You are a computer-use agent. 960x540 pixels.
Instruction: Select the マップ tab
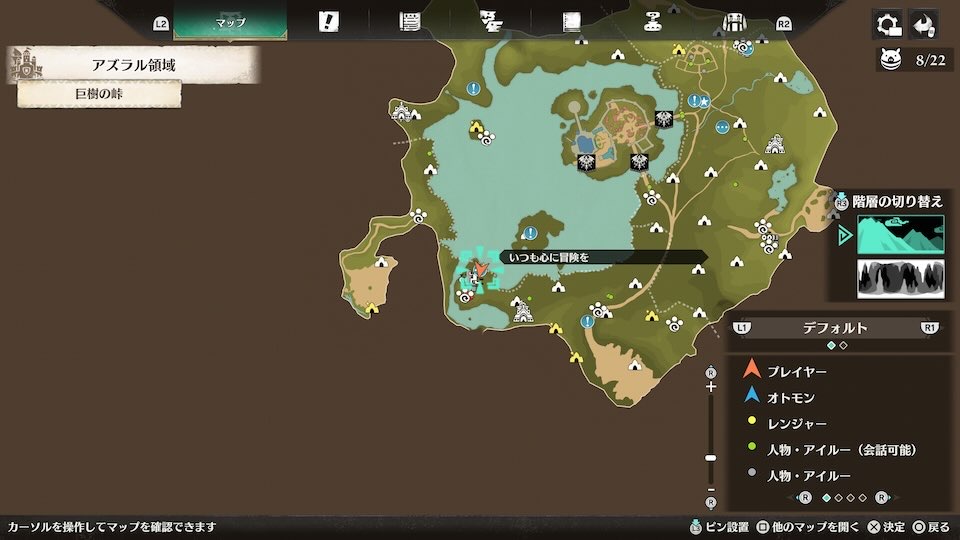[x=230, y=22]
